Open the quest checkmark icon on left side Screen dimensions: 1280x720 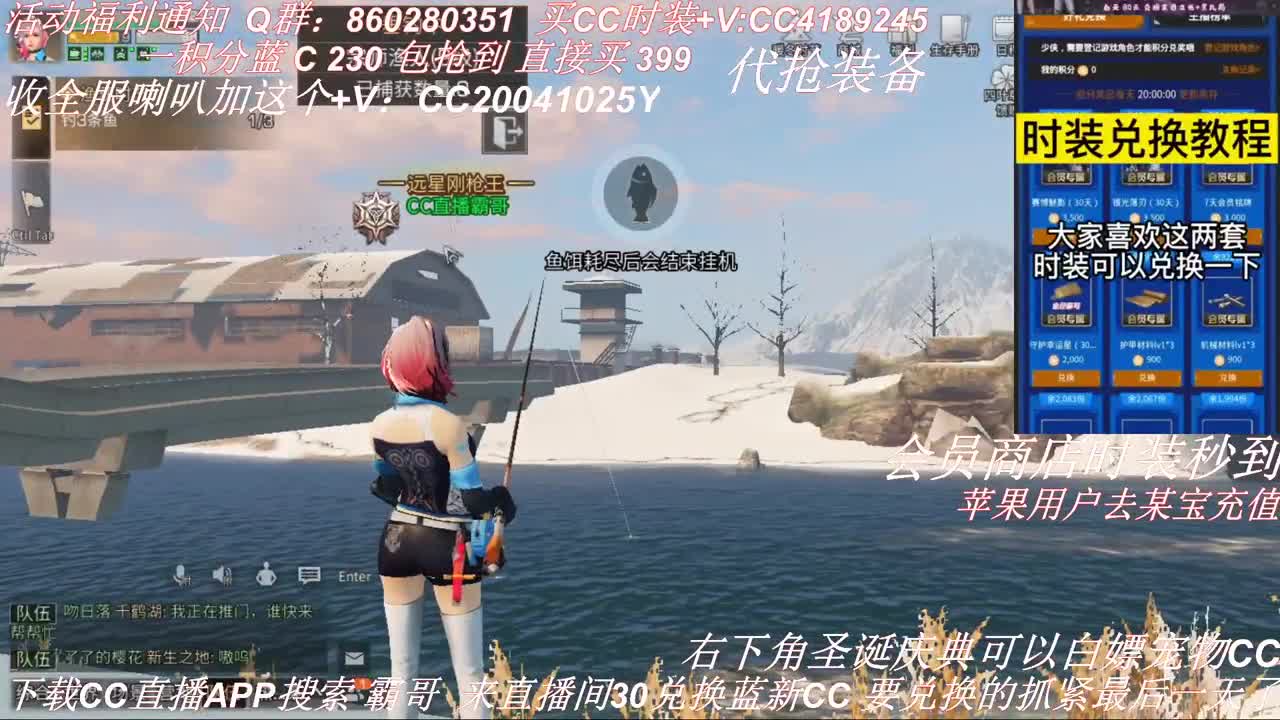click(x=33, y=120)
